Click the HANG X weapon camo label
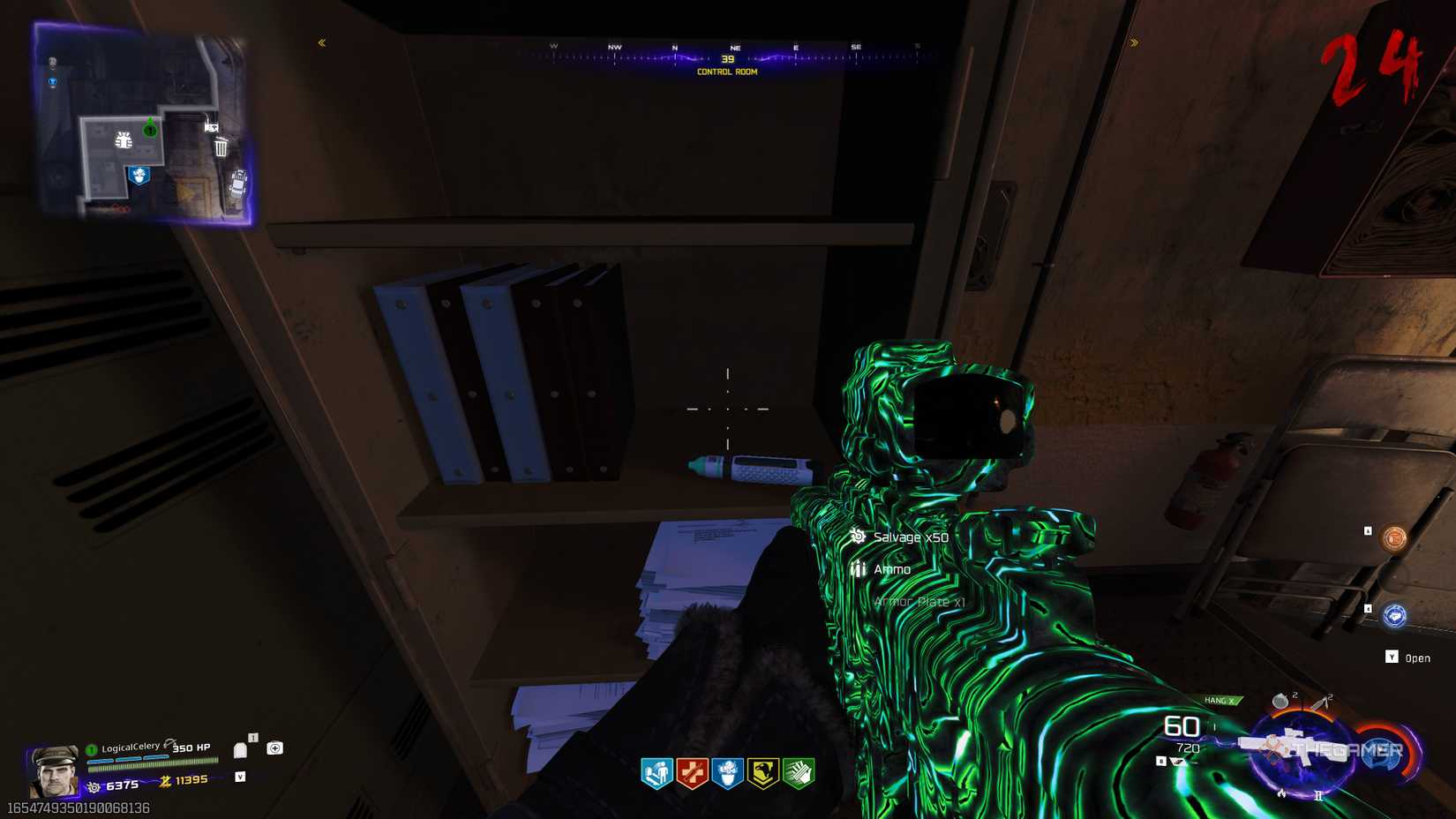Screen dimensions: 1456x819 (x=1220, y=700)
